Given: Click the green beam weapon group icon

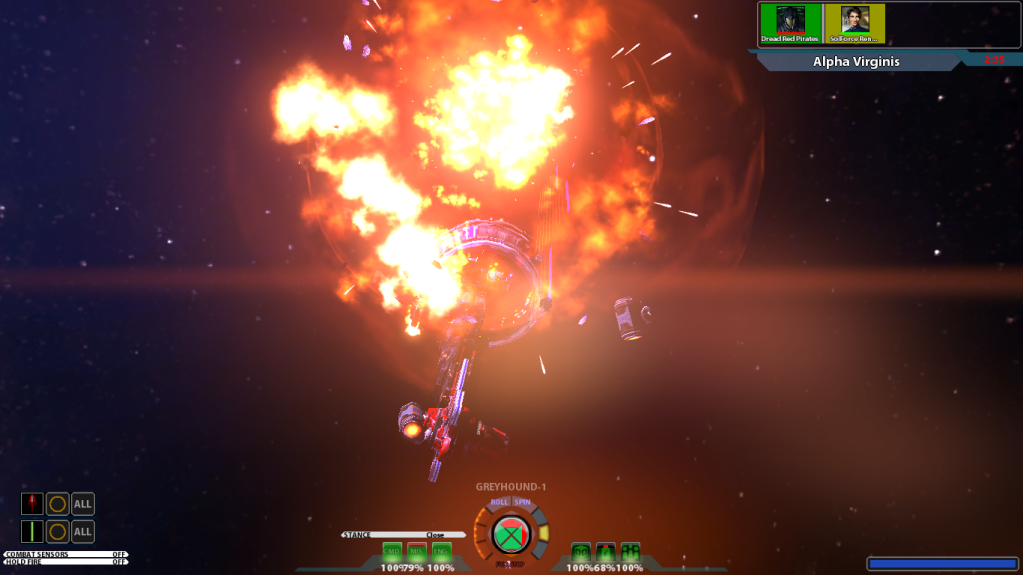Looking at the screenshot, I should [32, 531].
